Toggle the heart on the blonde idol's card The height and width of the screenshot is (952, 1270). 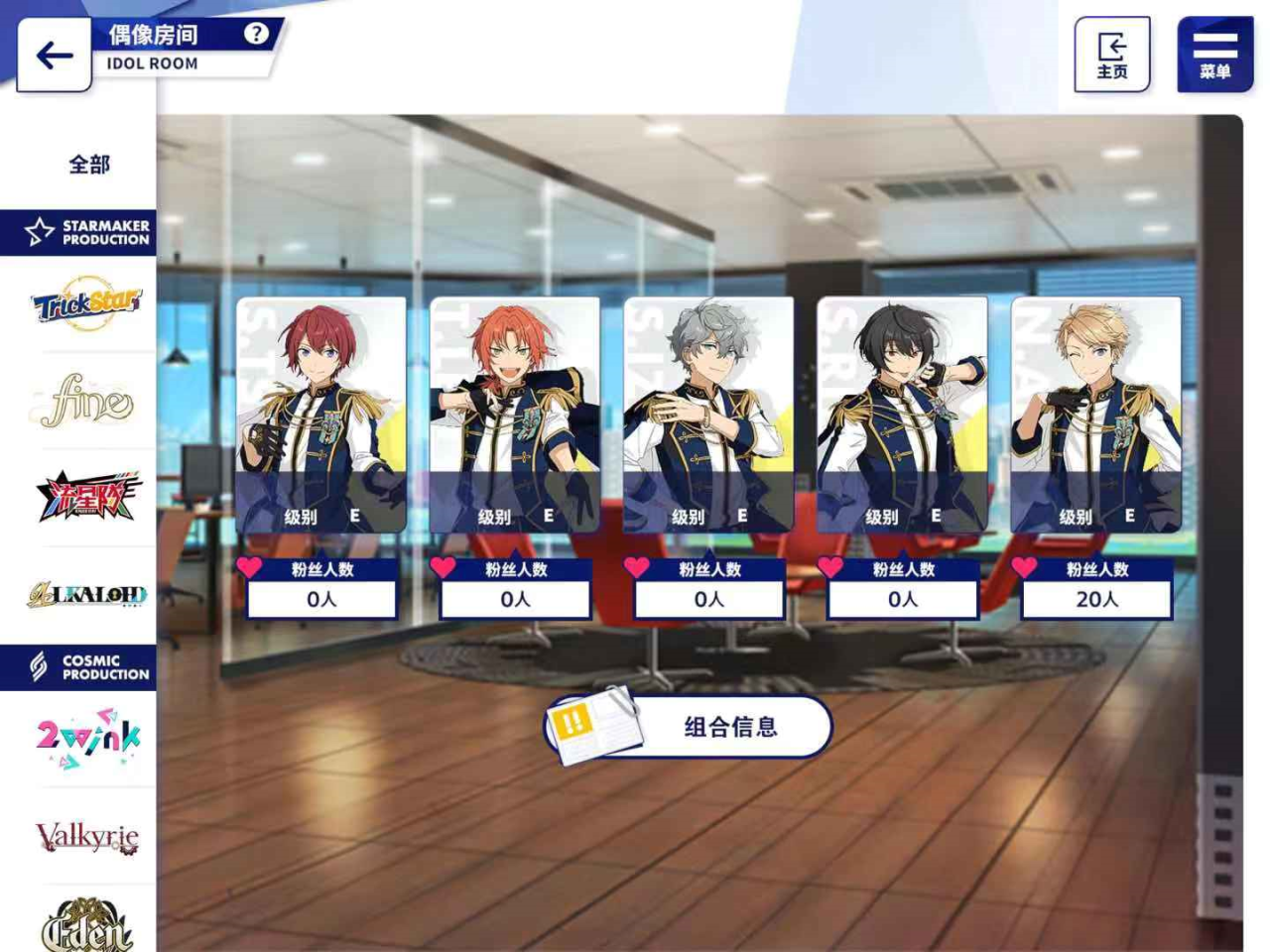(1021, 568)
